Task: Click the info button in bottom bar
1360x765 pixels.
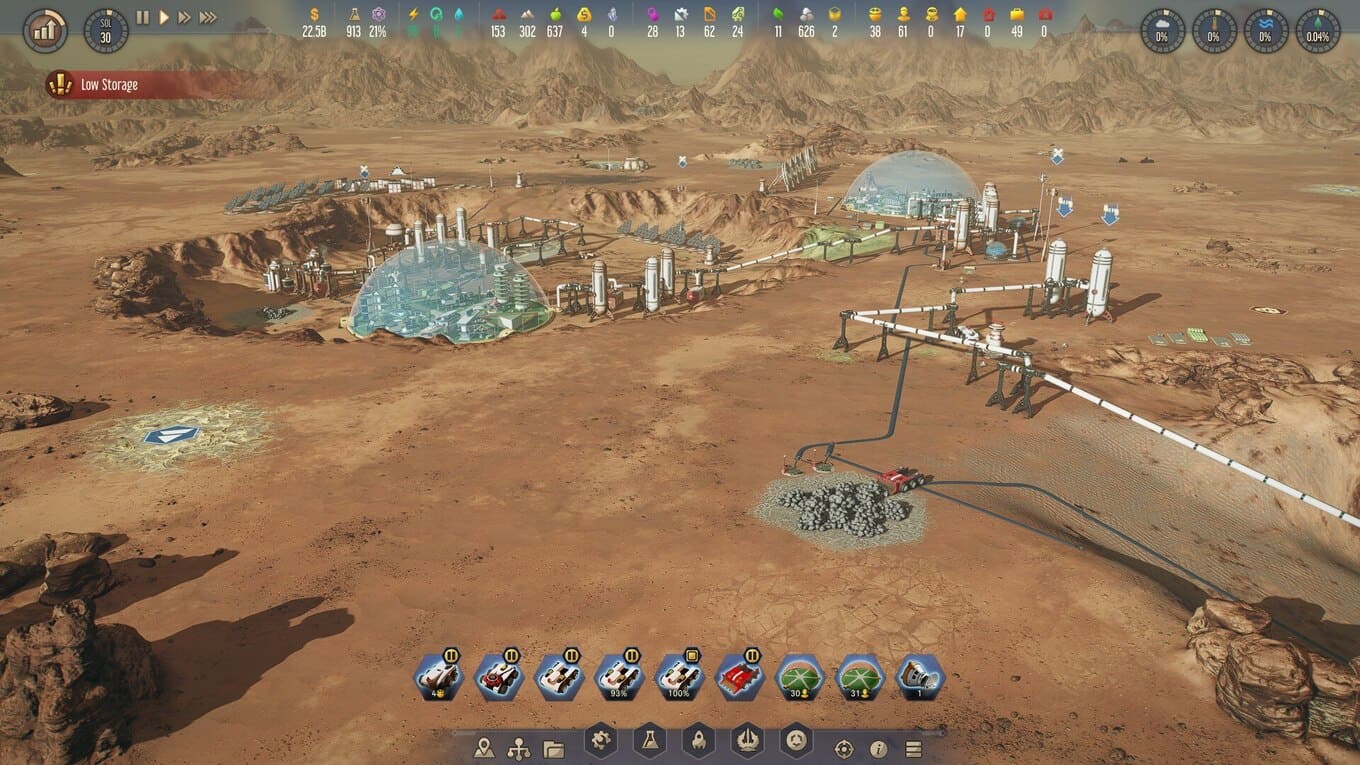Action: pyautogui.click(x=879, y=749)
